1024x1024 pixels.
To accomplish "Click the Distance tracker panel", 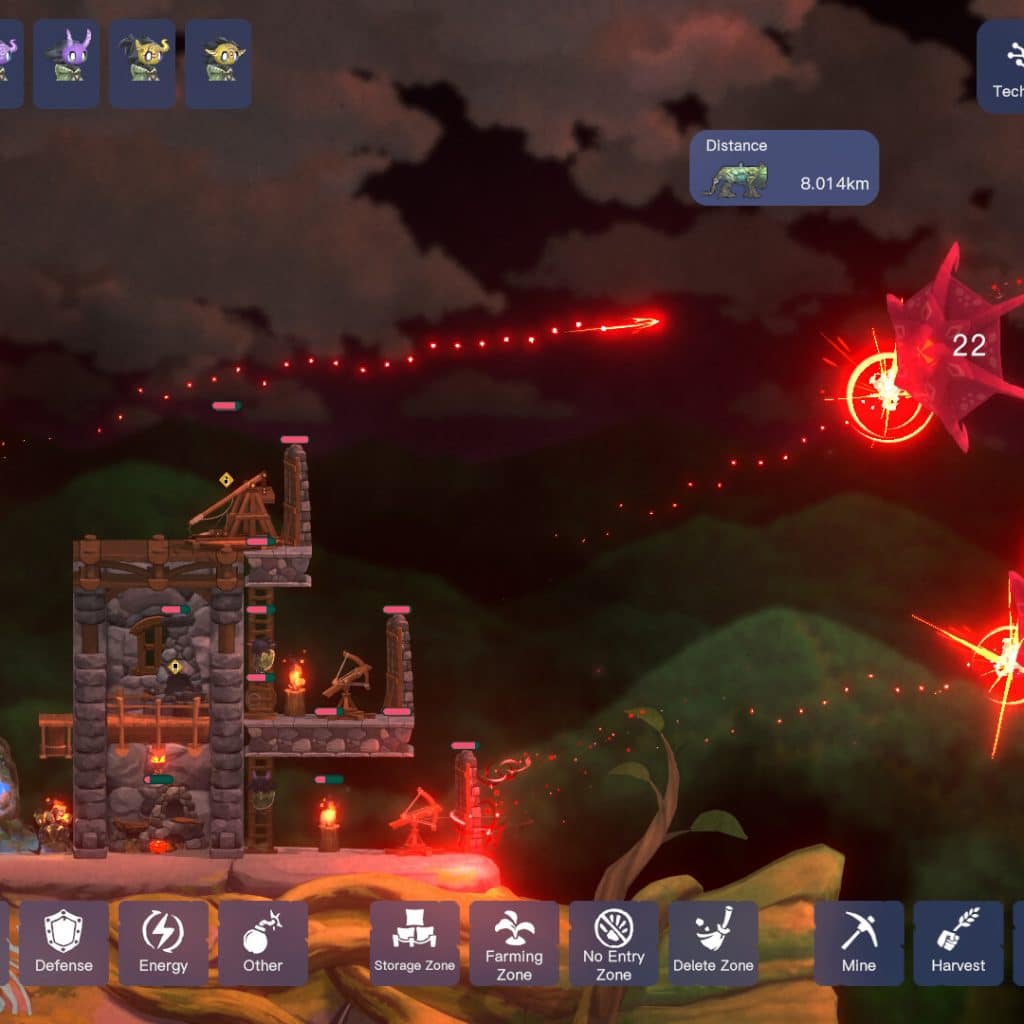I will point(784,168).
